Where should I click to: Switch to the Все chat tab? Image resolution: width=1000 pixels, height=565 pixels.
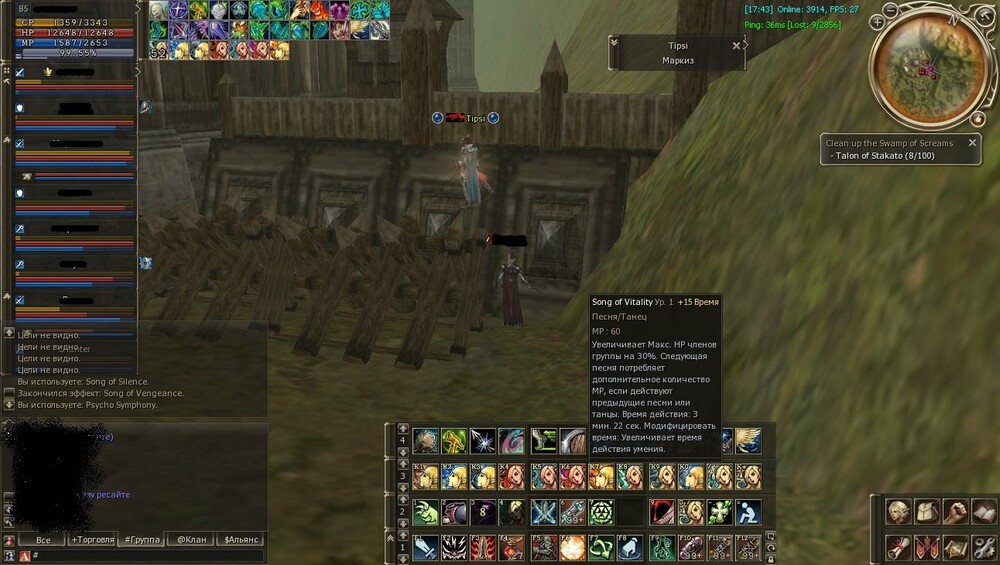click(x=43, y=540)
